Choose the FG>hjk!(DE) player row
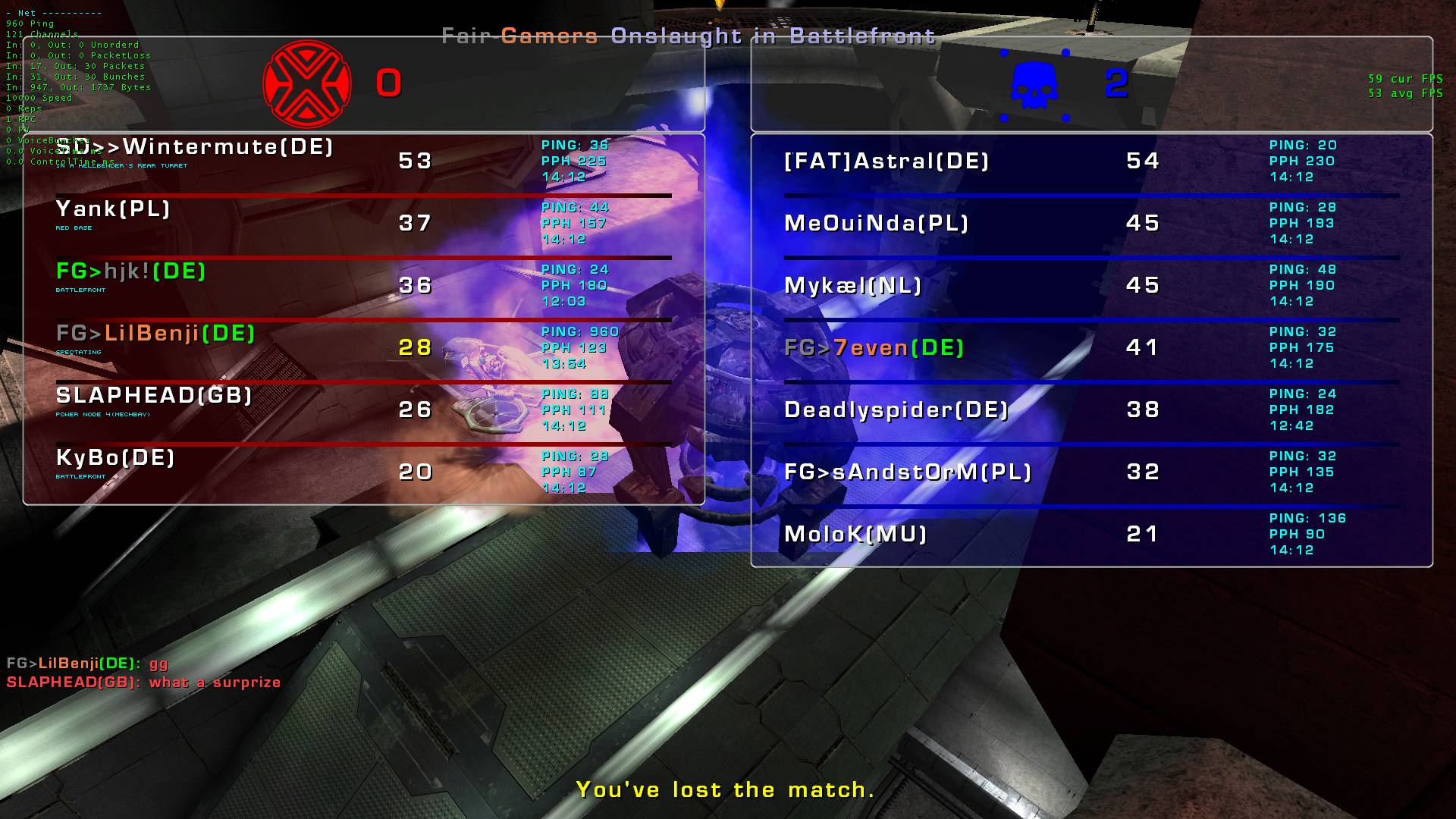 (x=131, y=271)
